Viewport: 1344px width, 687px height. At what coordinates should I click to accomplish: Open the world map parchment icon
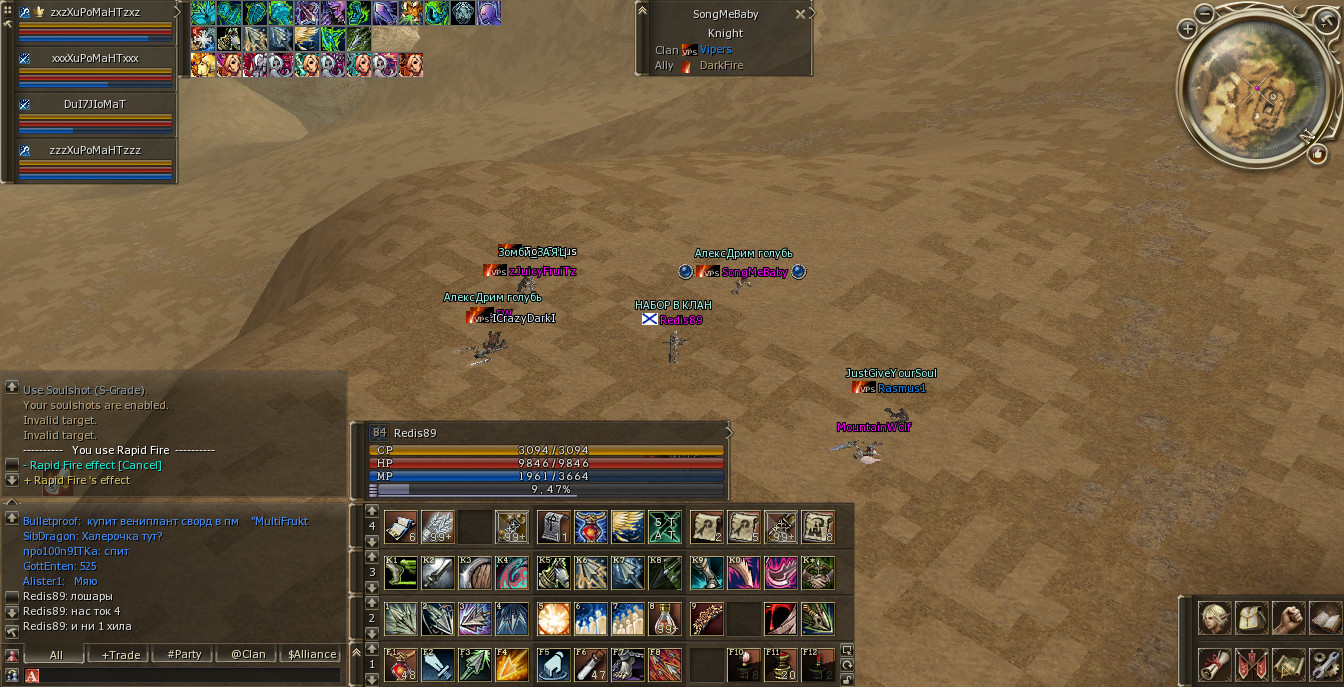pos(1288,663)
